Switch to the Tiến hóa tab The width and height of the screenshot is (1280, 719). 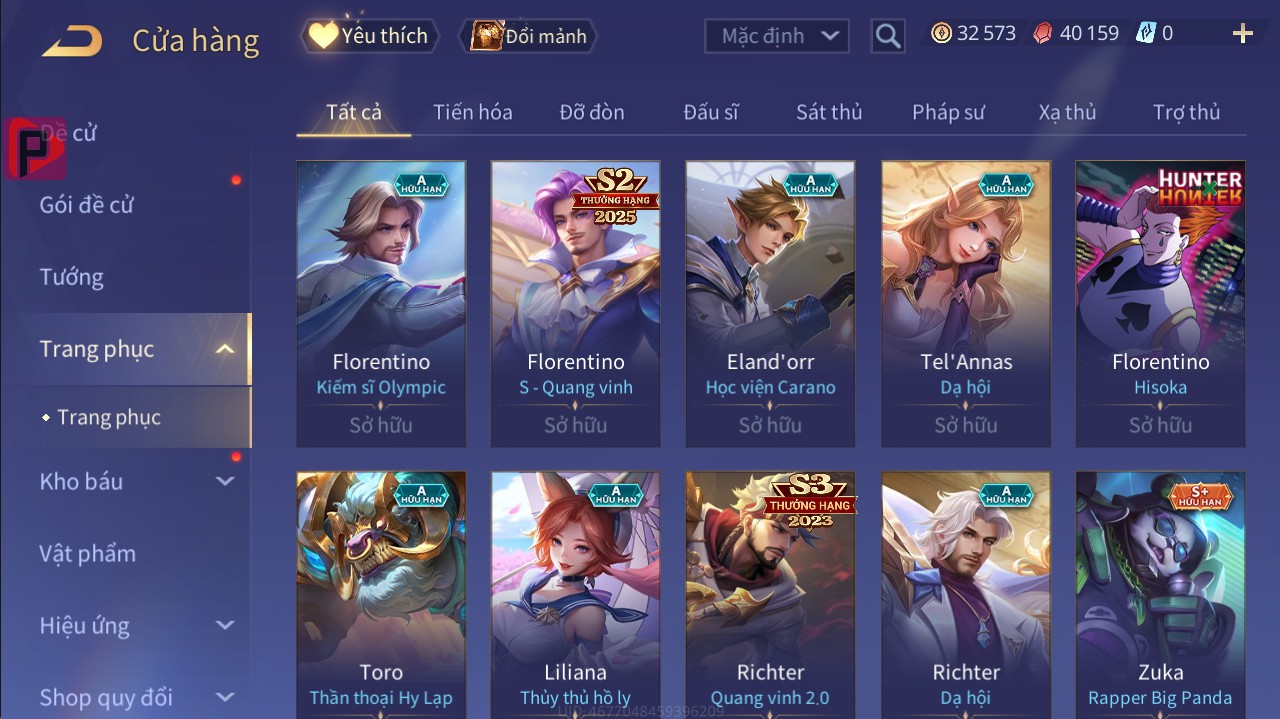472,112
